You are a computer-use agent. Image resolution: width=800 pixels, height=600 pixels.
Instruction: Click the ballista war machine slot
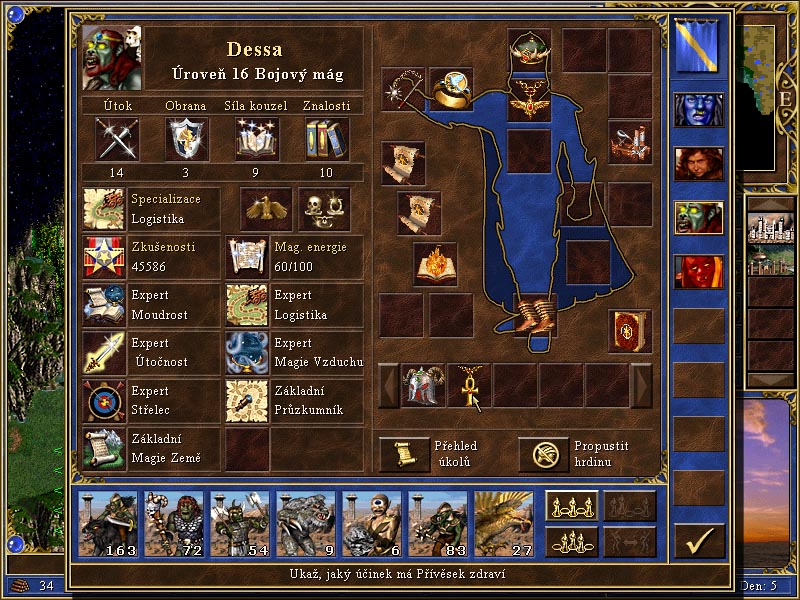630,141
